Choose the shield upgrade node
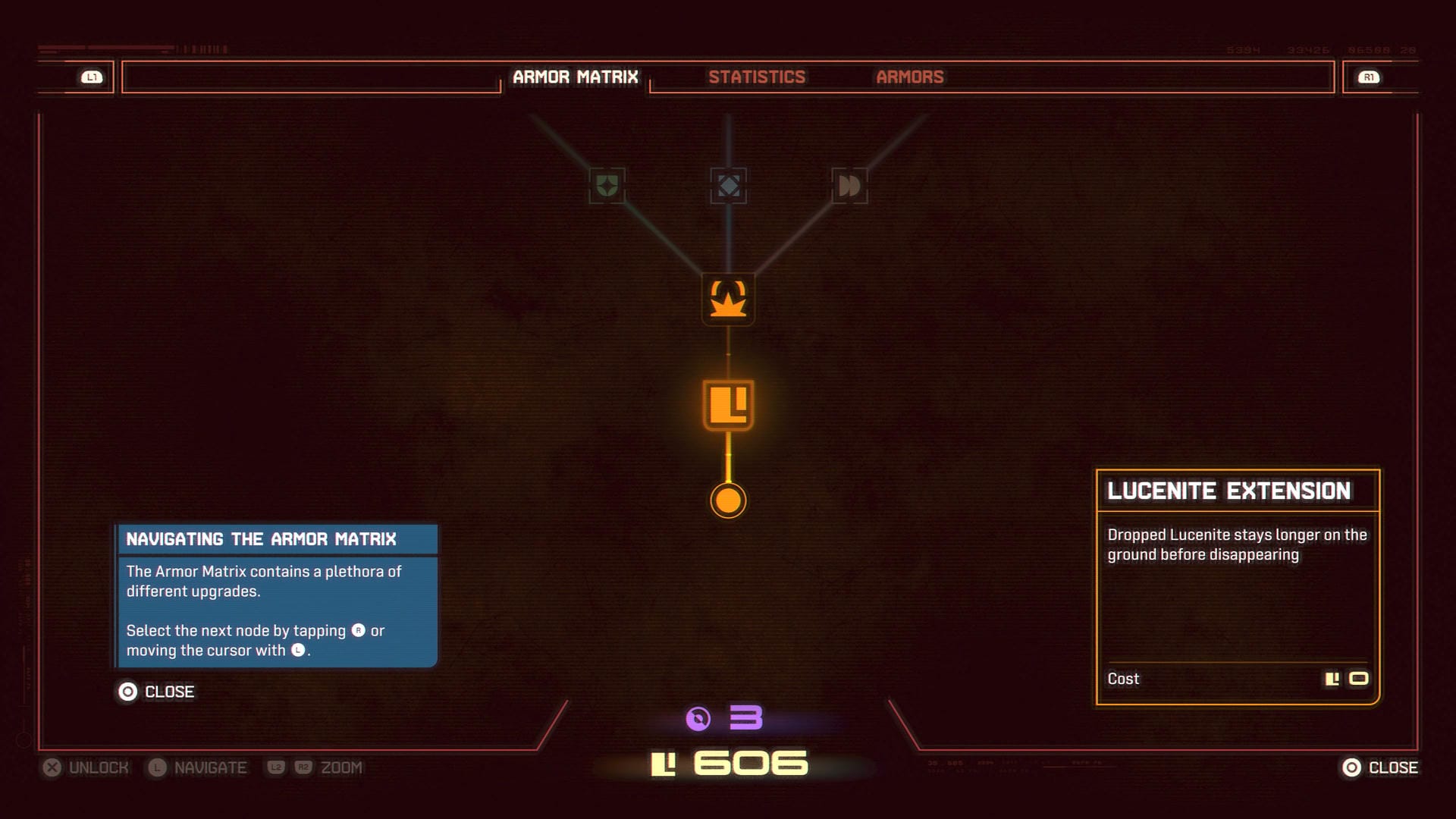 607,186
